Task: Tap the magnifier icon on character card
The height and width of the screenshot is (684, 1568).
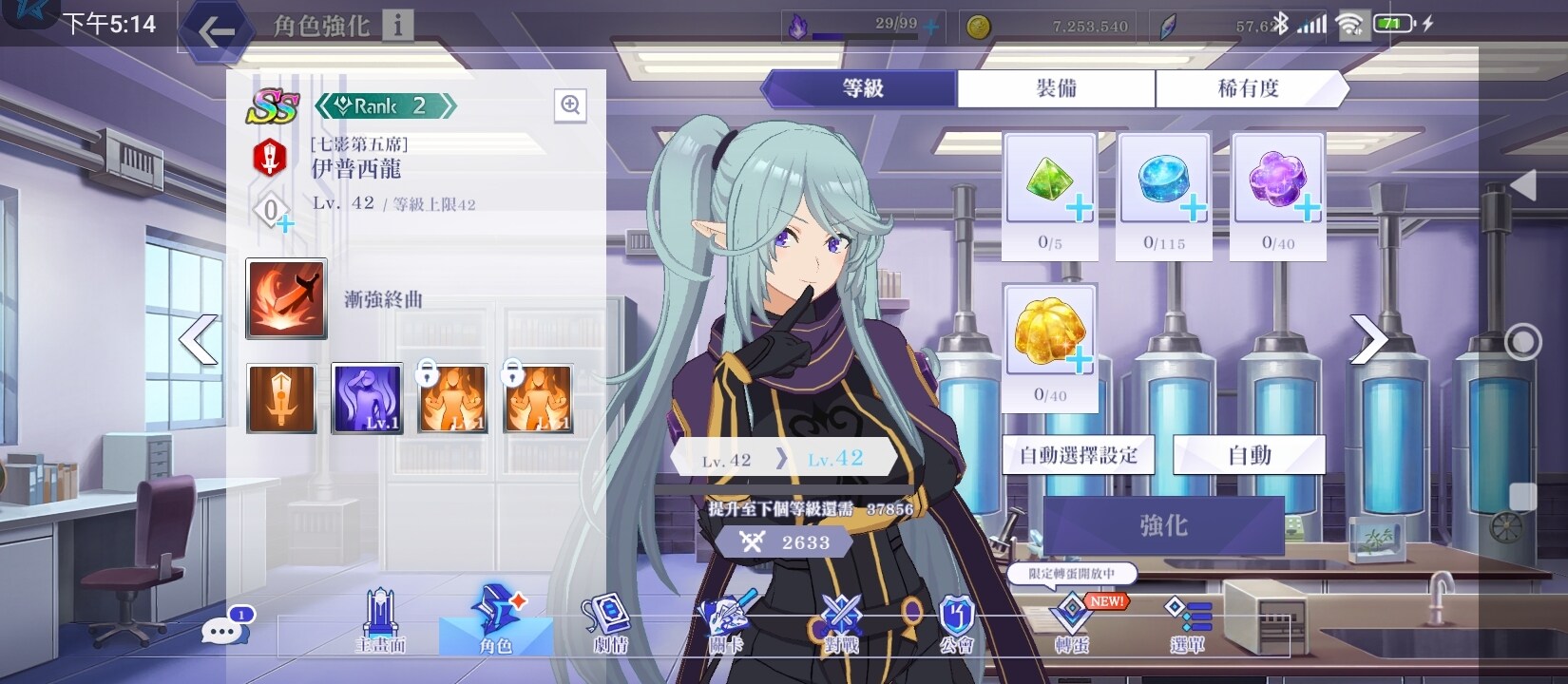Action: (x=570, y=104)
